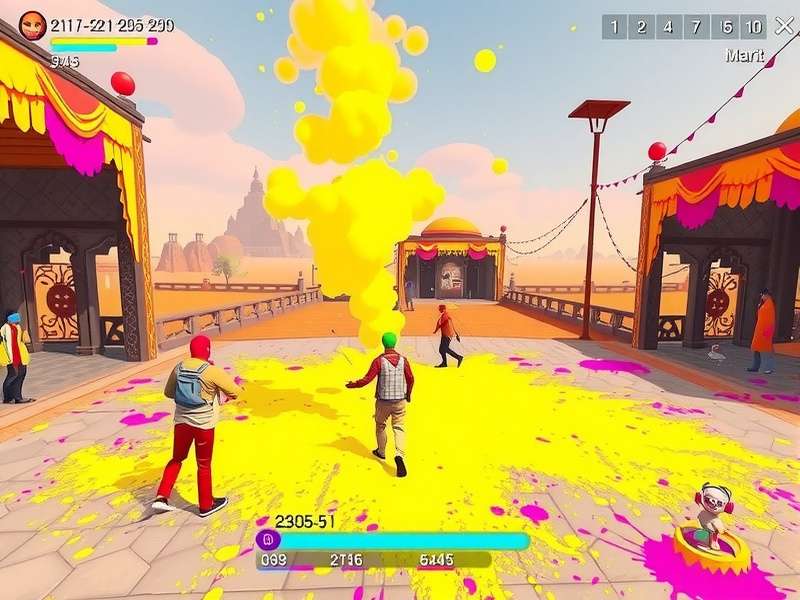The width and height of the screenshot is (800, 600).
Task: Click the player portrait avatar
Action: (33, 25)
